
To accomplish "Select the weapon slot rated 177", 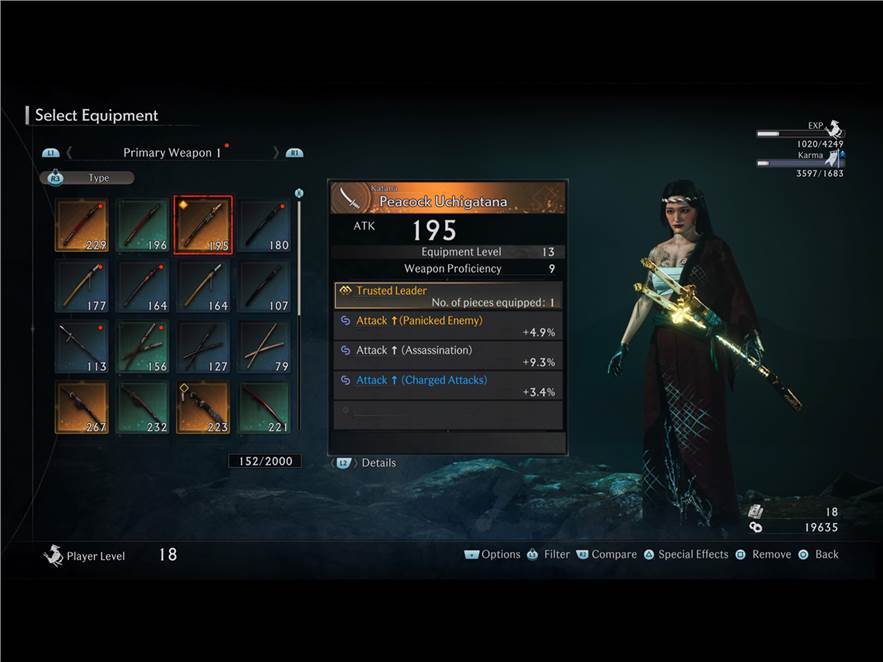I will [82, 286].
